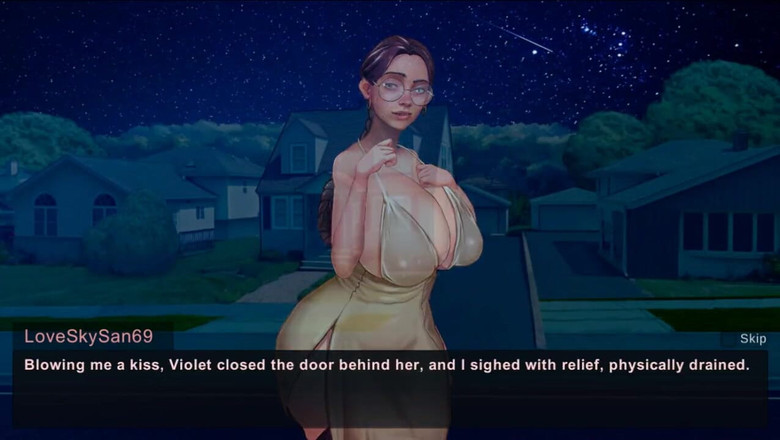The width and height of the screenshot is (780, 440).
Task: Advance the dialogue text box
Action: (x=388, y=388)
